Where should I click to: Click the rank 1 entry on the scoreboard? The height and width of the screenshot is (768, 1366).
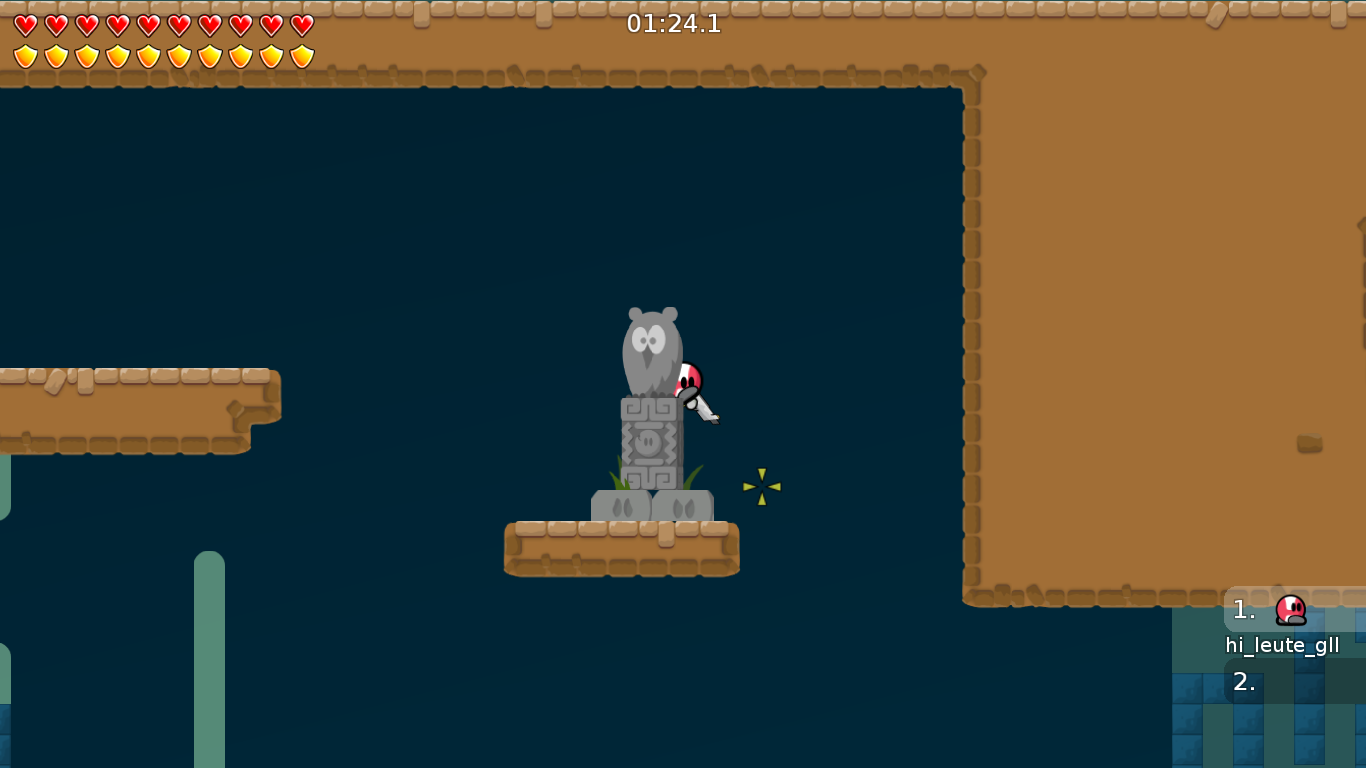click(1244, 607)
